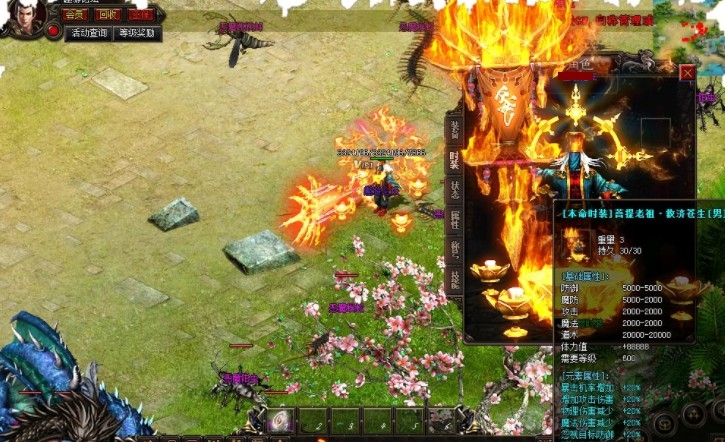Open 活动查询 activity lookup
Viewport: 725px width, 442px height.
pos(89,33)
